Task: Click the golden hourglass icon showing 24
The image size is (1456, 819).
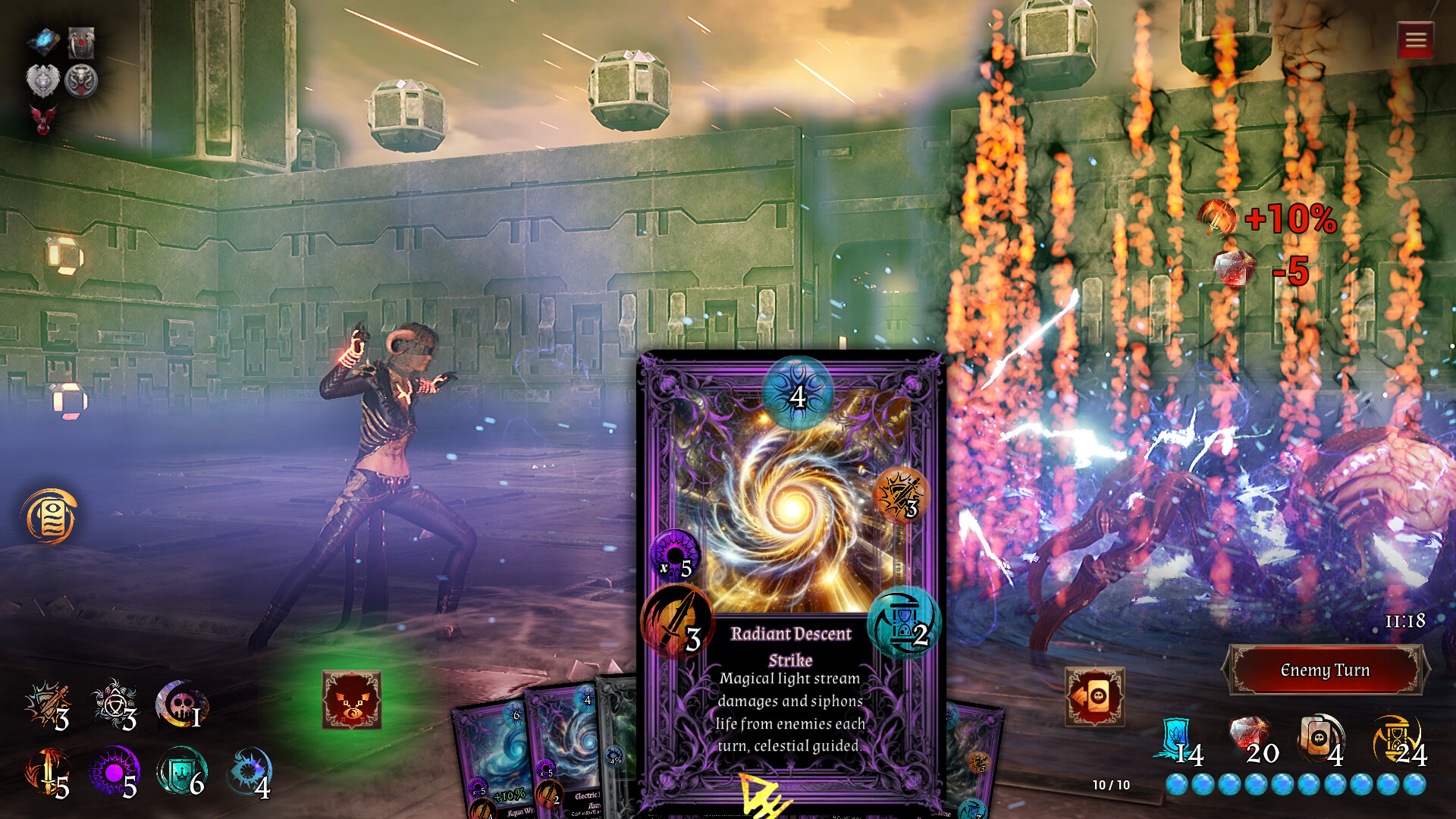Action: [1399, 736]
